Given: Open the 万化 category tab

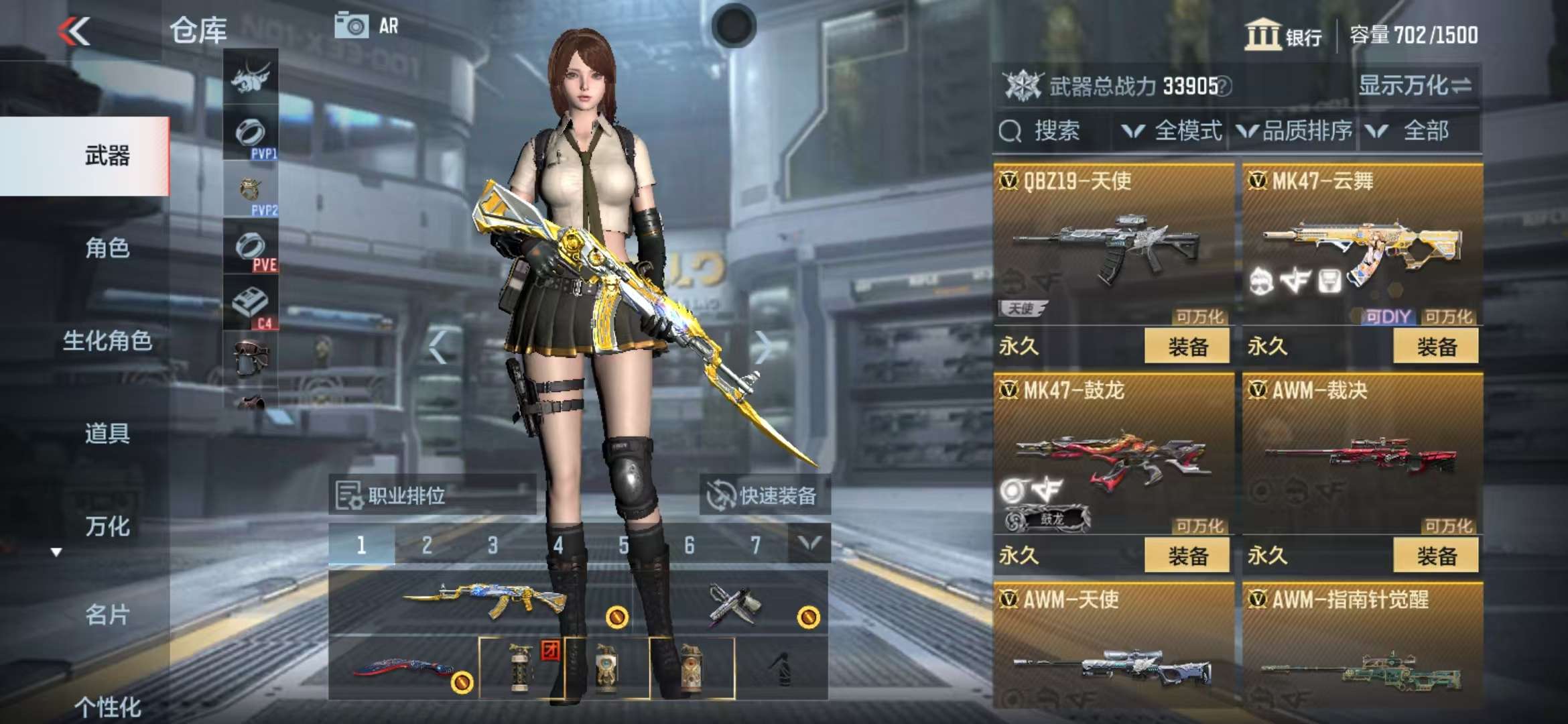Looking at the screenshot, I should click(x=107, y=526).
